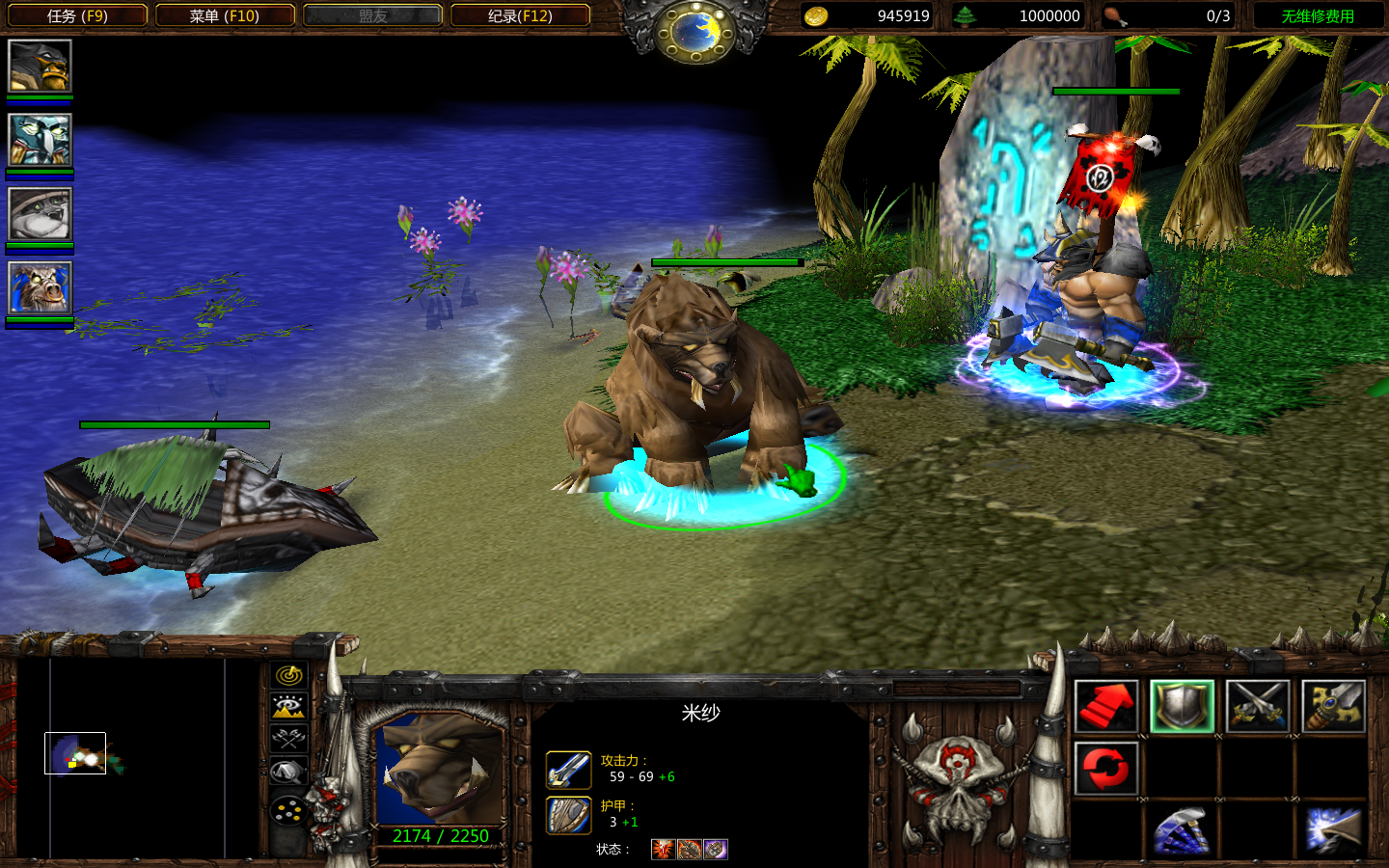This screenshot has height=868, width=1389.
Task: Toggle ally color mode crossed-axes button
Action: tap(288, 739)
